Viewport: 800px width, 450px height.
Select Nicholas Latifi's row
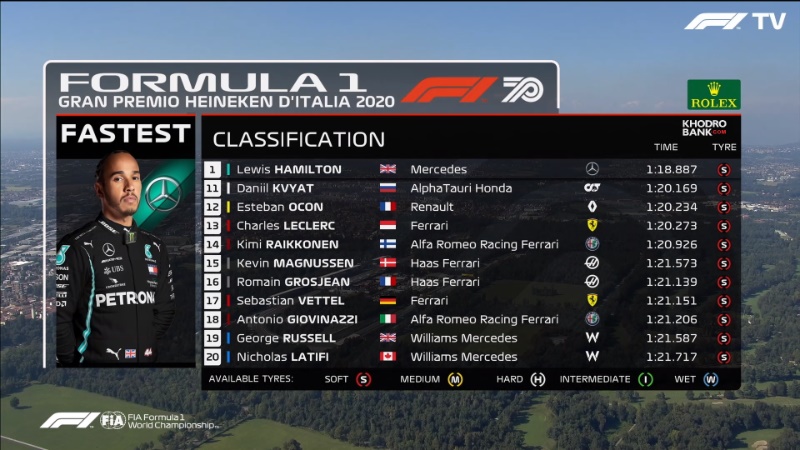(x=470, y=357)
